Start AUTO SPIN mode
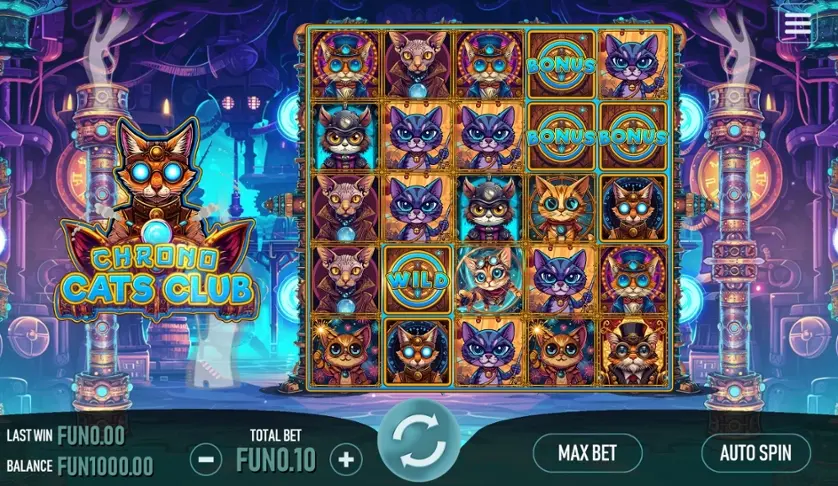This screenshot has height=486, width=838. point(755,452)
